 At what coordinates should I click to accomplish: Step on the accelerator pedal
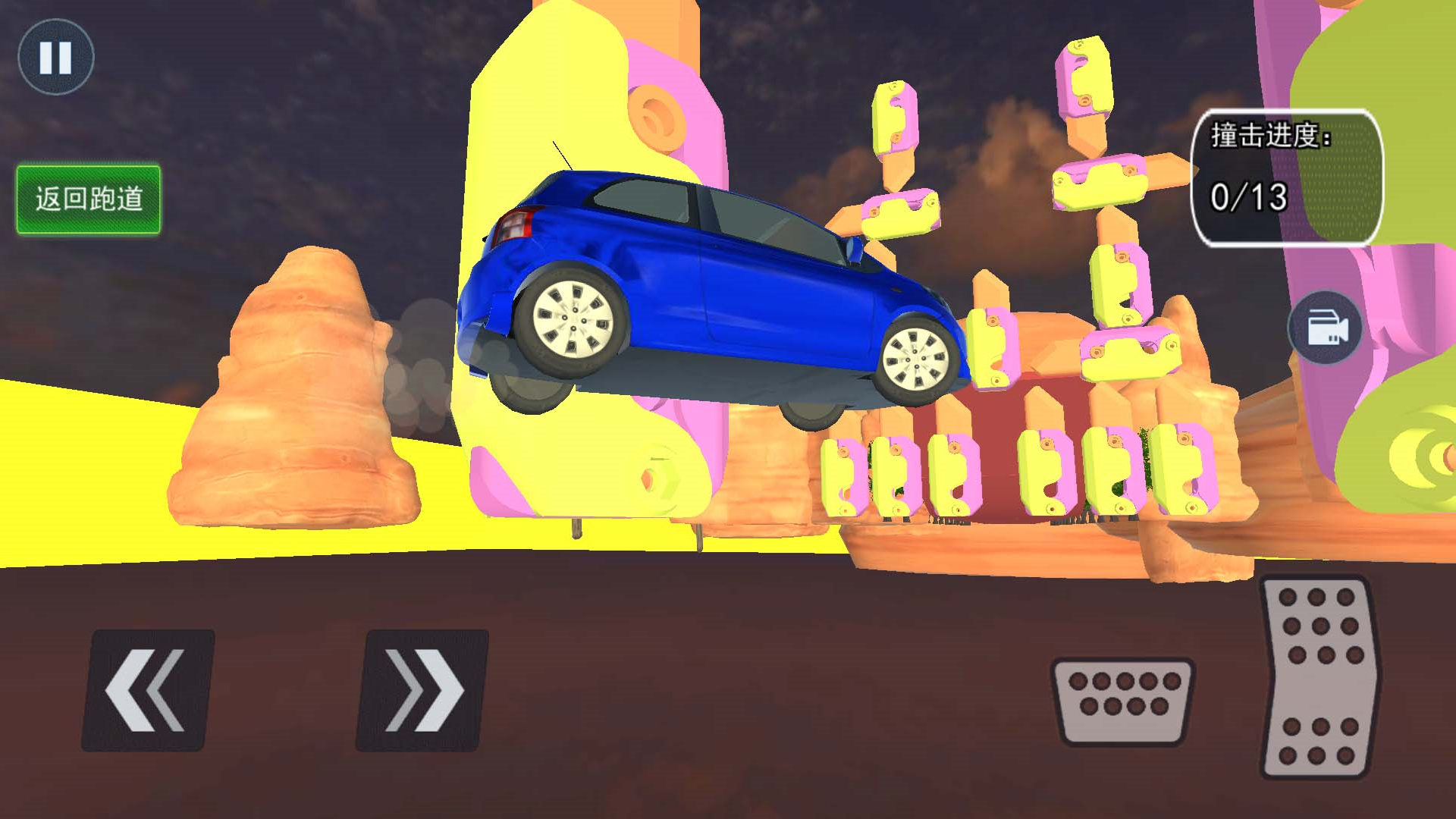click(x=1319, y=677)
